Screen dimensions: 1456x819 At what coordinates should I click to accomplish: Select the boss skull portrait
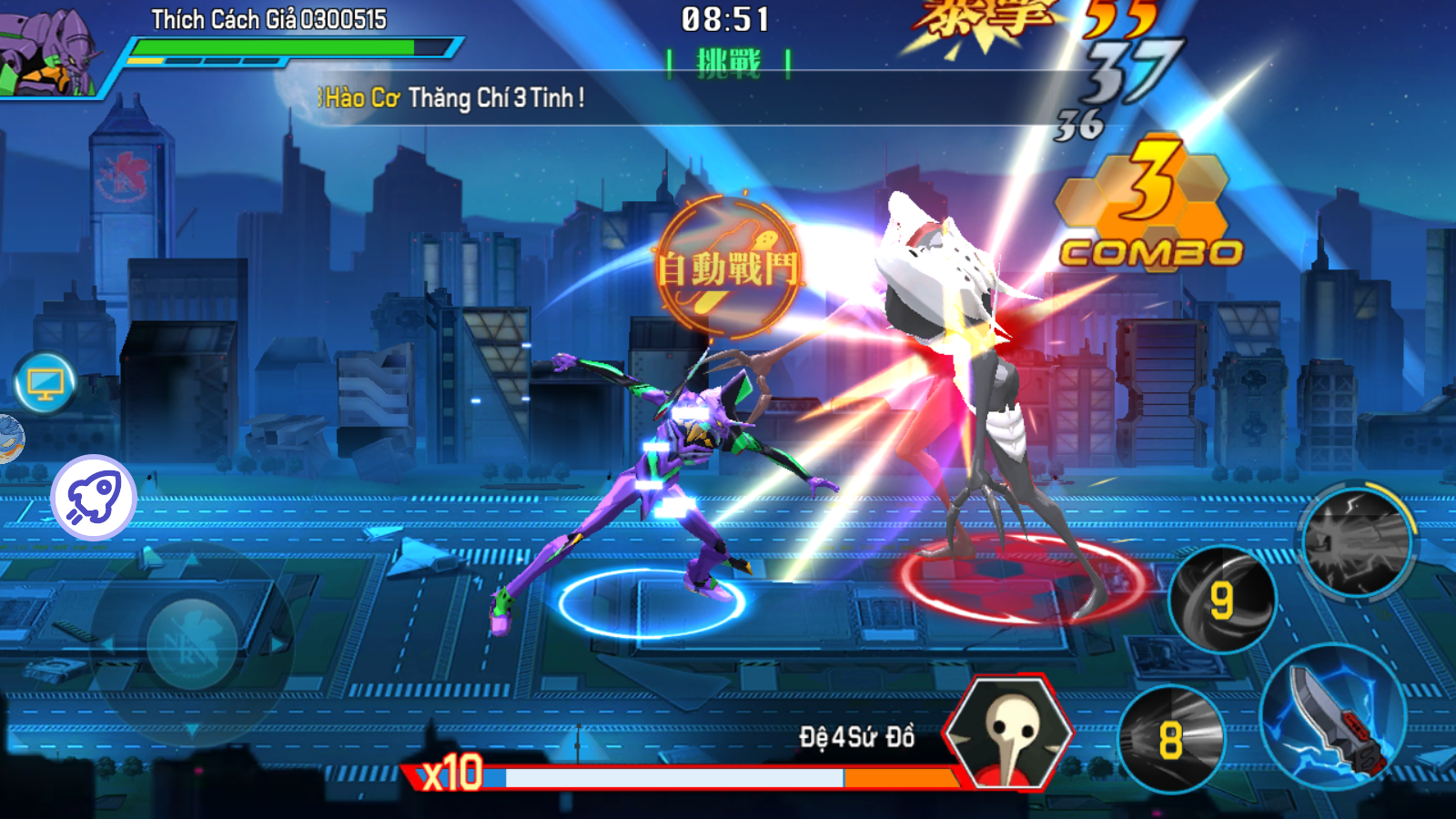coord(1008,733)
